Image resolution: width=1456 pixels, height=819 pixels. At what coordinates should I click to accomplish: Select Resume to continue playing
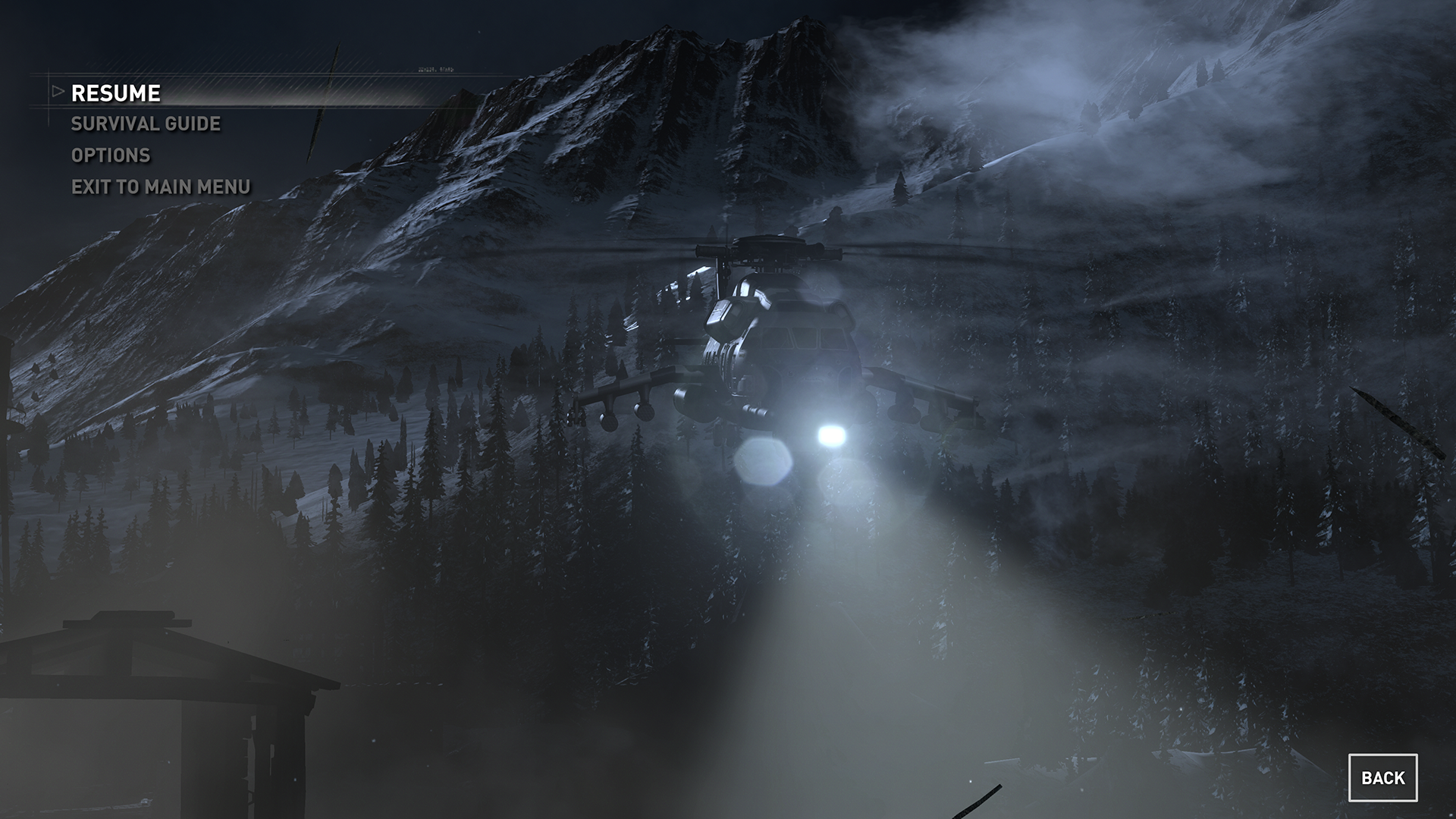[x=115, y=93]
